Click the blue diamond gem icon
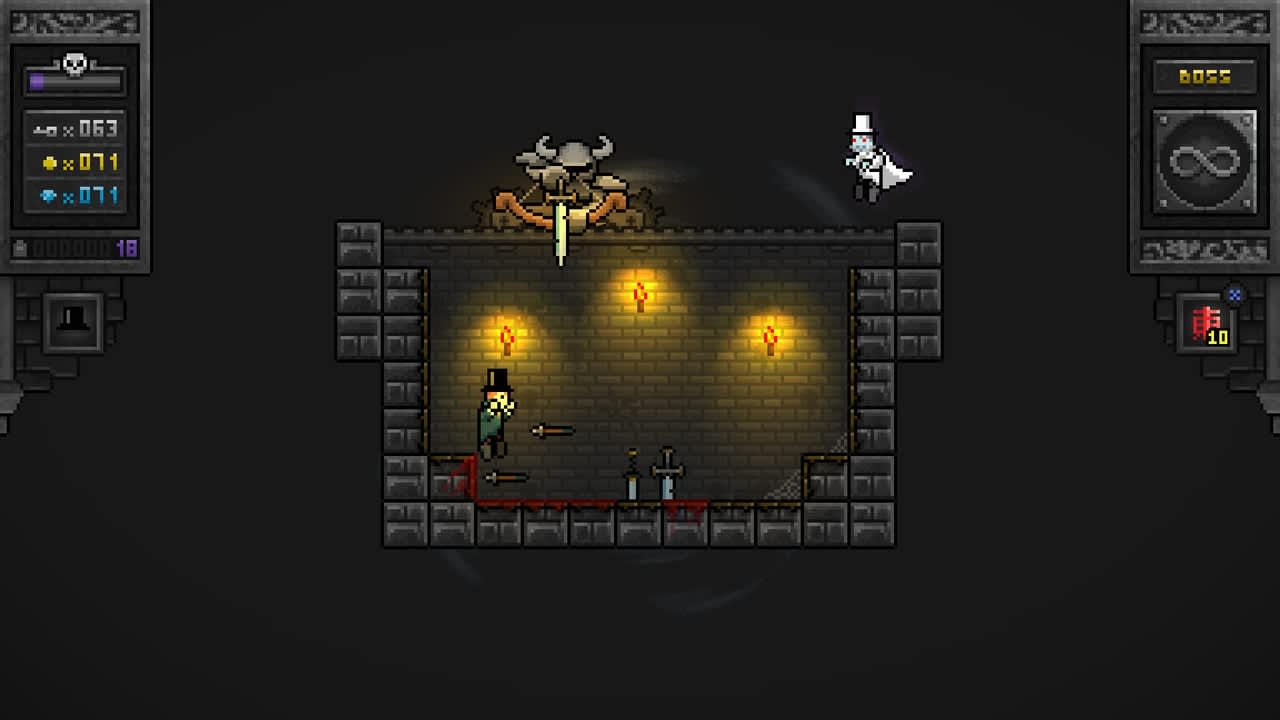Image resolution: width=1280 pixels, height=720 pixels. click(49, 193)
